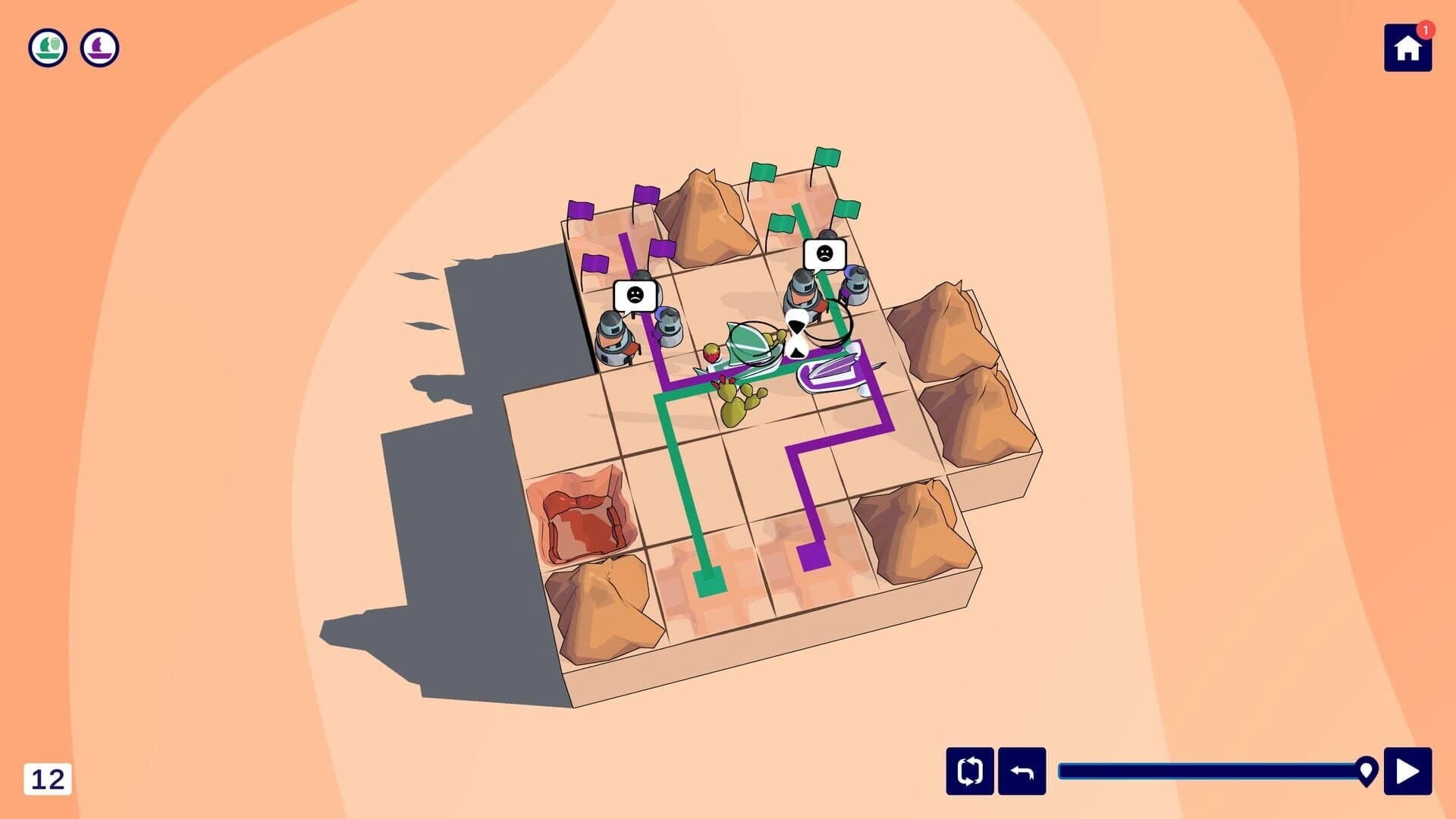
Task: Undo the last path edit
Action: pyautogui.click(x=1024, y=771)
